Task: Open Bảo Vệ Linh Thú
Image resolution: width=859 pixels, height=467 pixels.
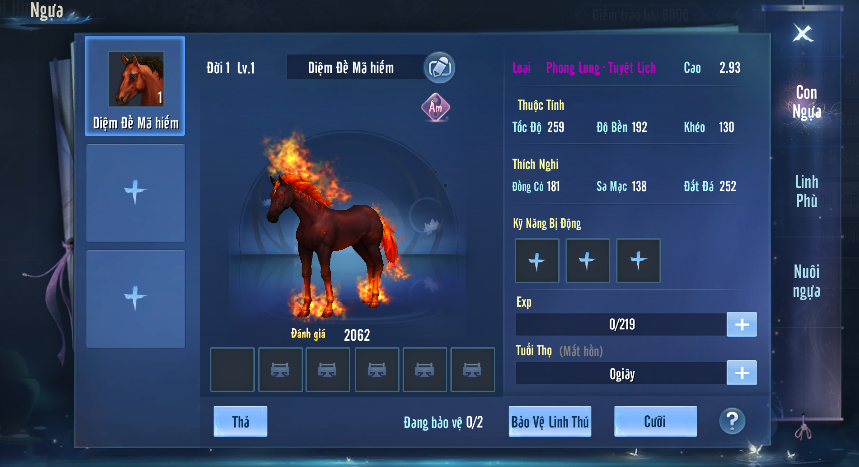Action: pyautogui.click(x=549, y=422)
